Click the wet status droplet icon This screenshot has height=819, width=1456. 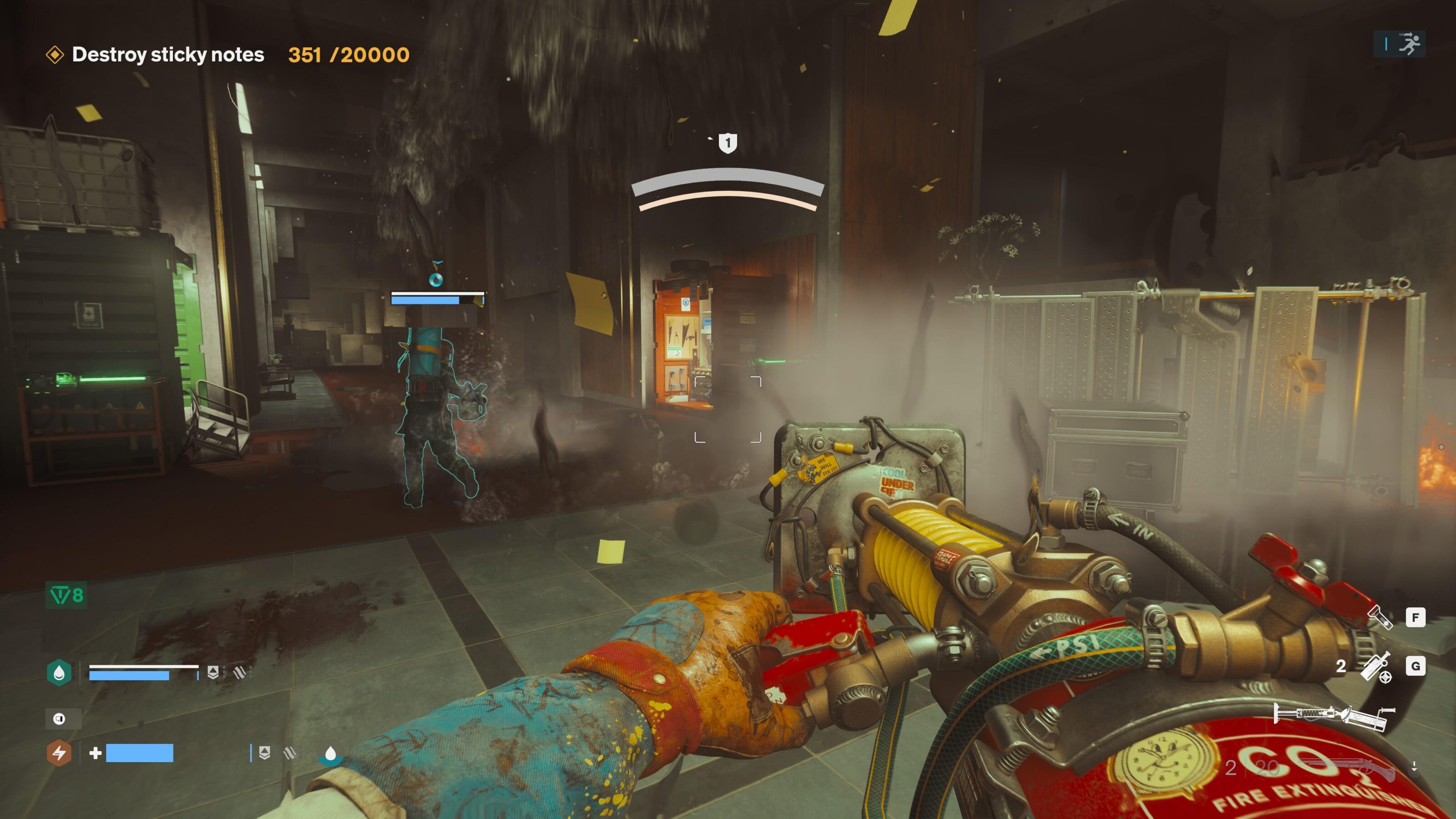coord(331,754)
